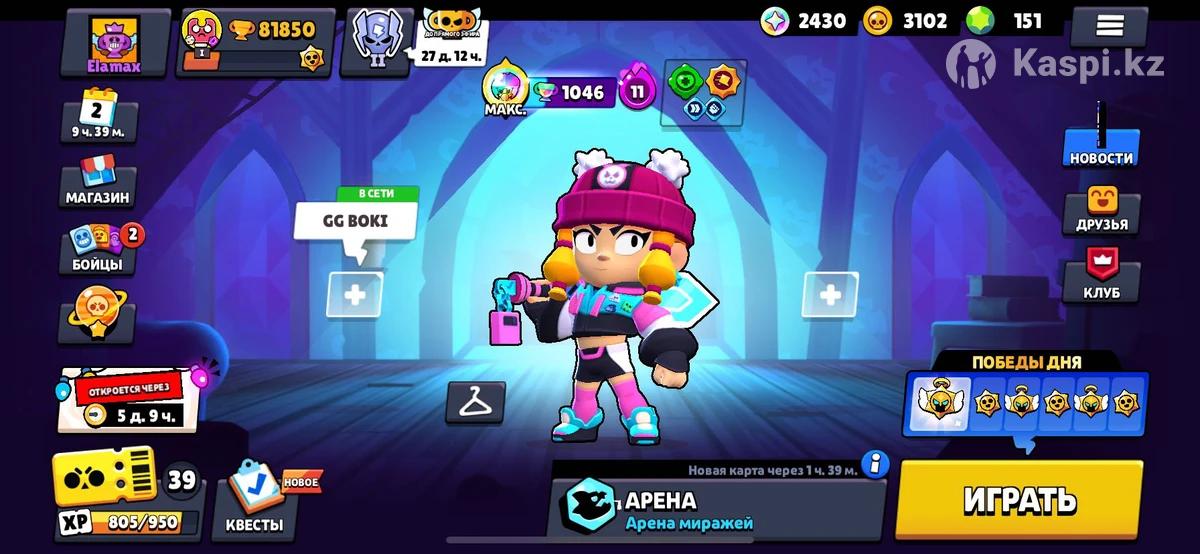Open the skin hanger button

(x=475, y=402)
